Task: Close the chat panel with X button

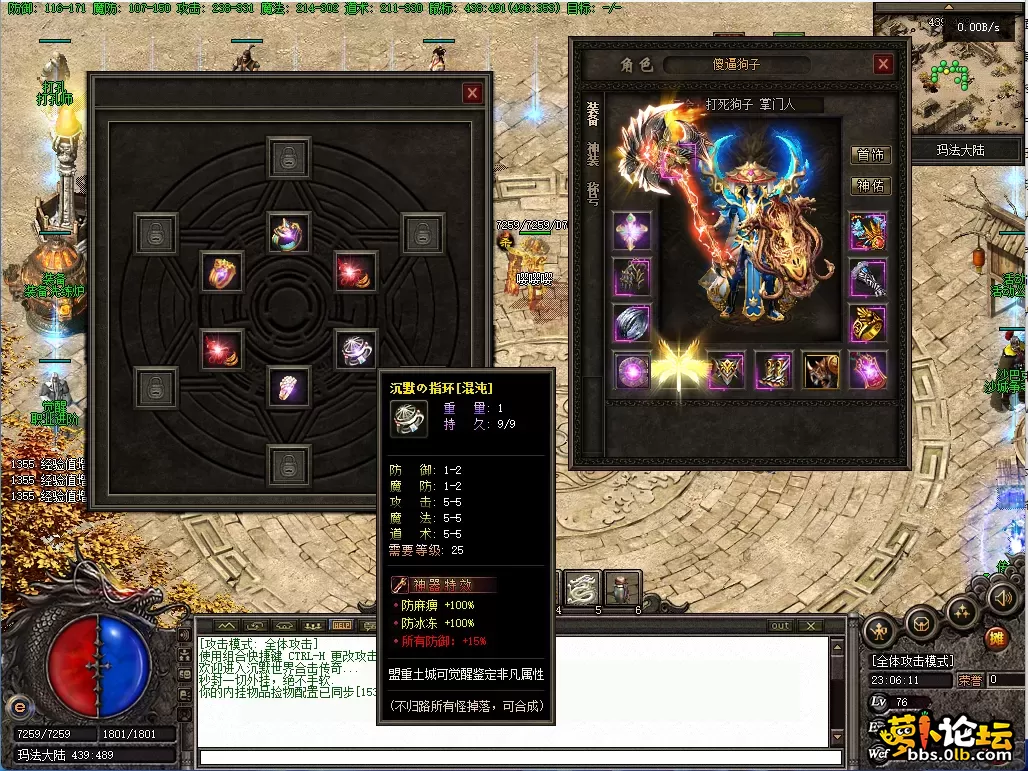Action: [x=811, y=626]
